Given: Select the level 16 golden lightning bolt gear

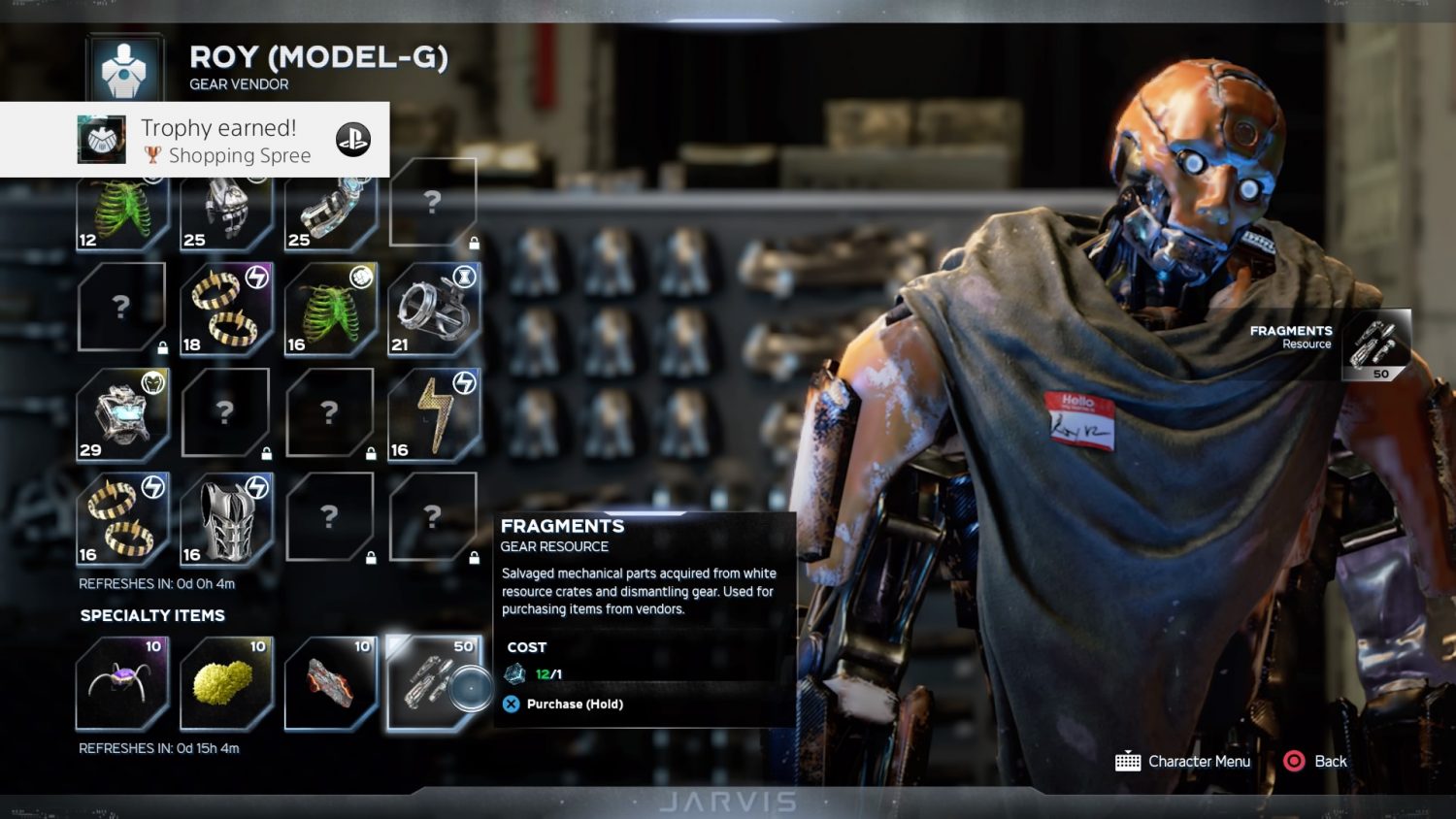Looking at the screenshot, I should (x=434, y=414).
